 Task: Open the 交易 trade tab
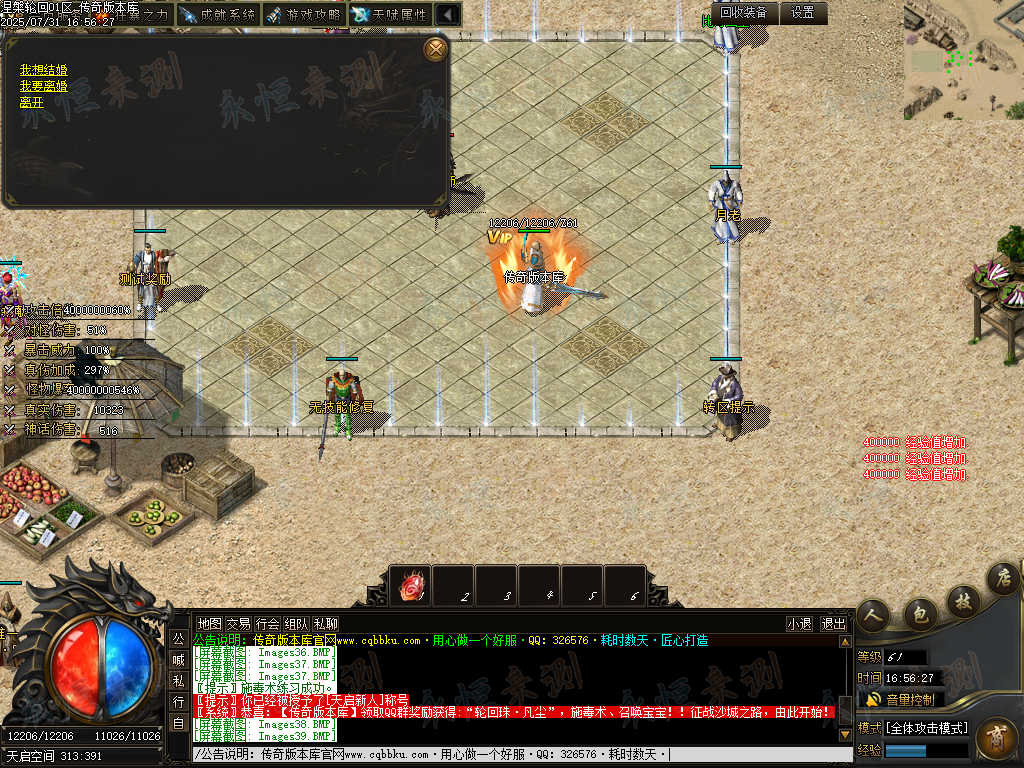pos(238,623)
